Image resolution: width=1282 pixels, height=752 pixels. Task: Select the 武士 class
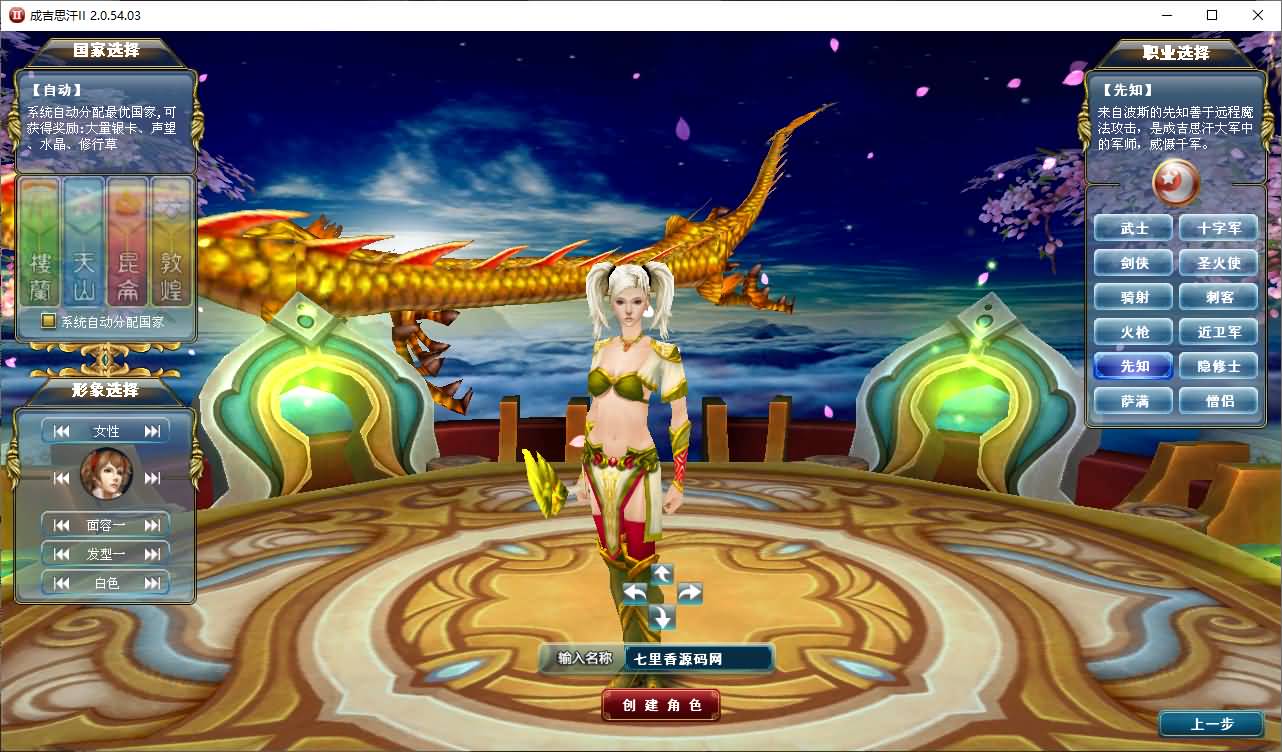point(1133,227)
